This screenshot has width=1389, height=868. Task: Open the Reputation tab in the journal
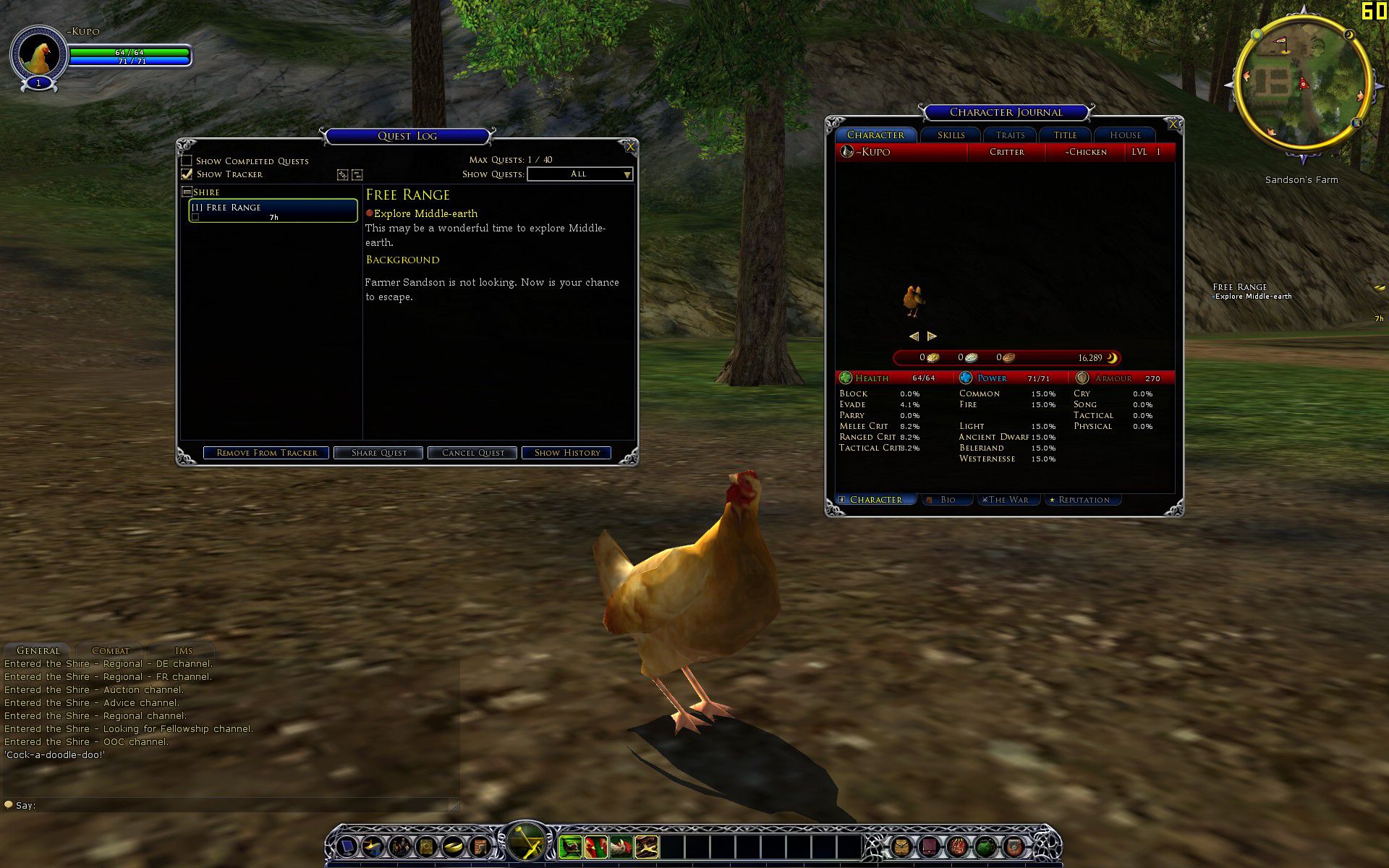[1082, 500]
